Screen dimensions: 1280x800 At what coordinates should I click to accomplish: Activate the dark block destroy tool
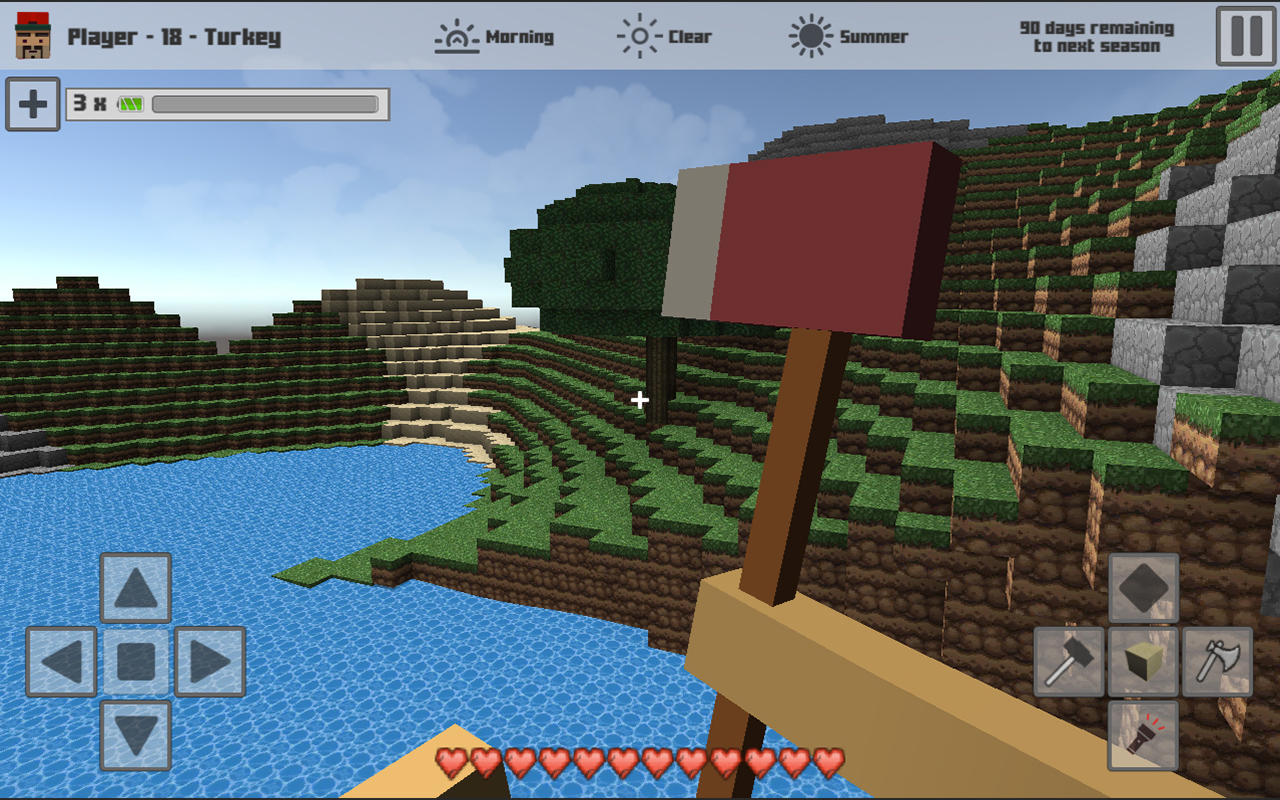(x=1143, y=587)
